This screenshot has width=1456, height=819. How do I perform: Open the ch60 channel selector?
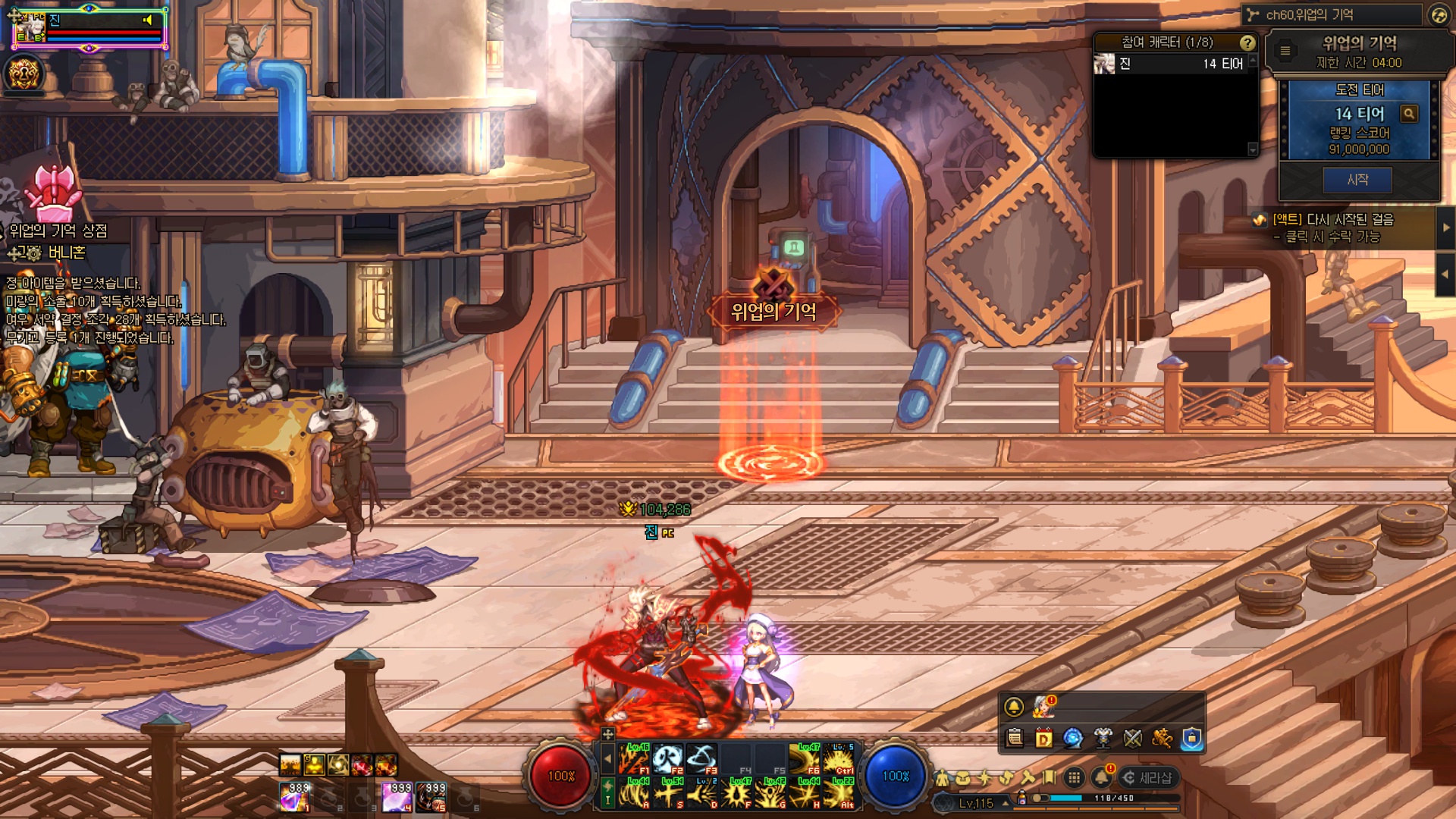(x=1332, y=14)
